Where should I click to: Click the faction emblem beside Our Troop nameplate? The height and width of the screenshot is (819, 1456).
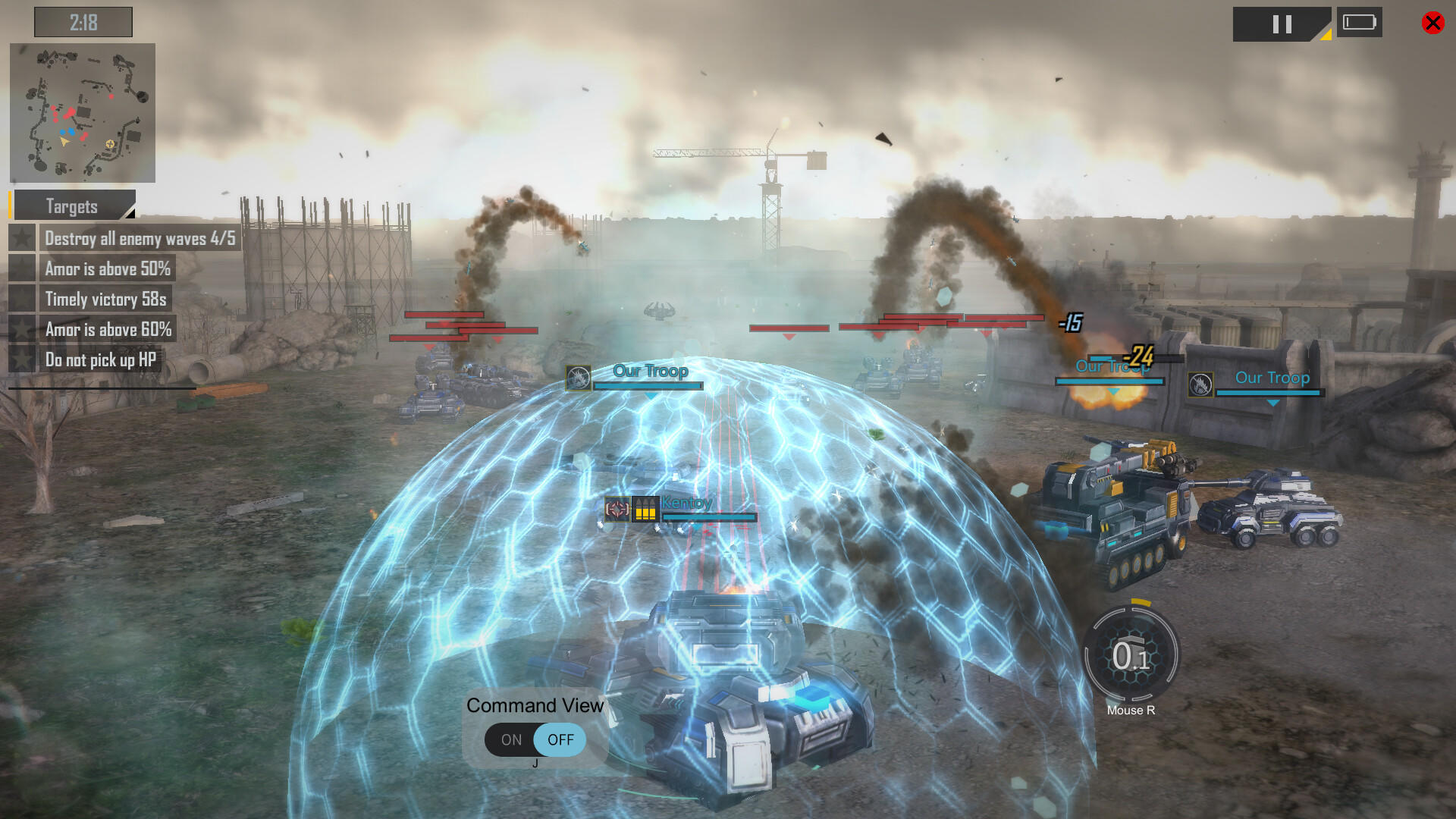click(579, 377)
